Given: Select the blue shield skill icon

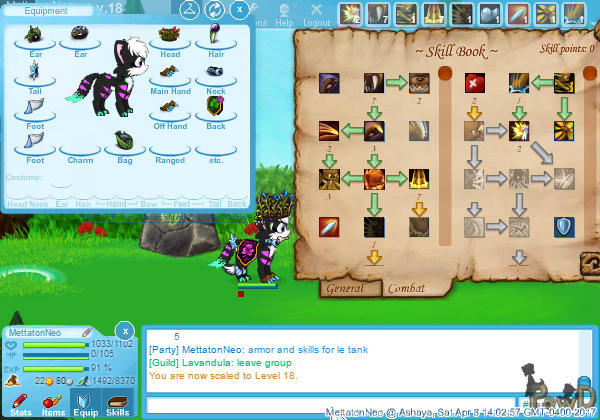Looking at the screenshot, I should (564, 226).
